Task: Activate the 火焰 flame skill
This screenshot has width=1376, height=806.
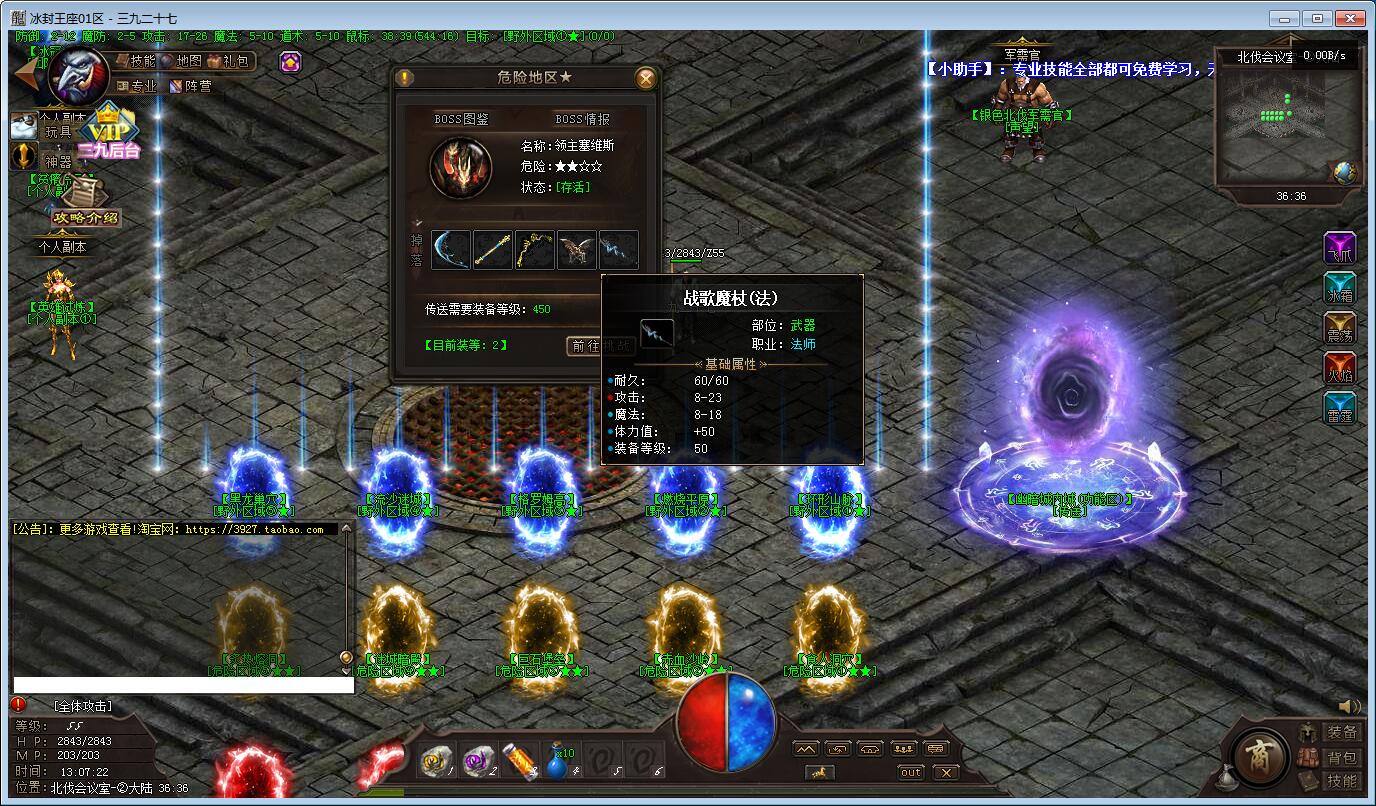Action: pyautogui.click(x=1340, y=369)
